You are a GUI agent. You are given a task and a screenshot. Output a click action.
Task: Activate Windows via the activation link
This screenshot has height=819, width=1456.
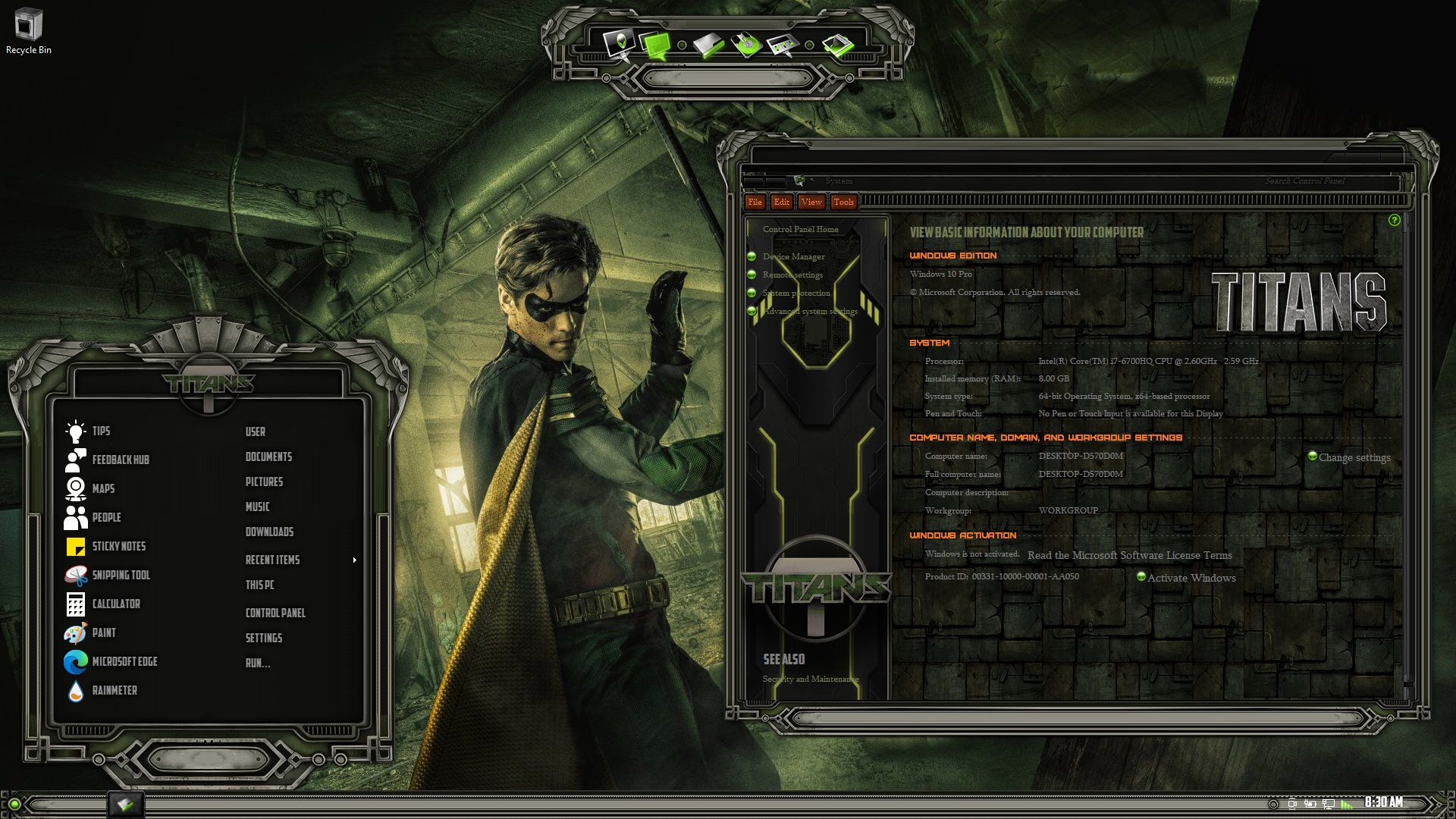(1191, 578)
